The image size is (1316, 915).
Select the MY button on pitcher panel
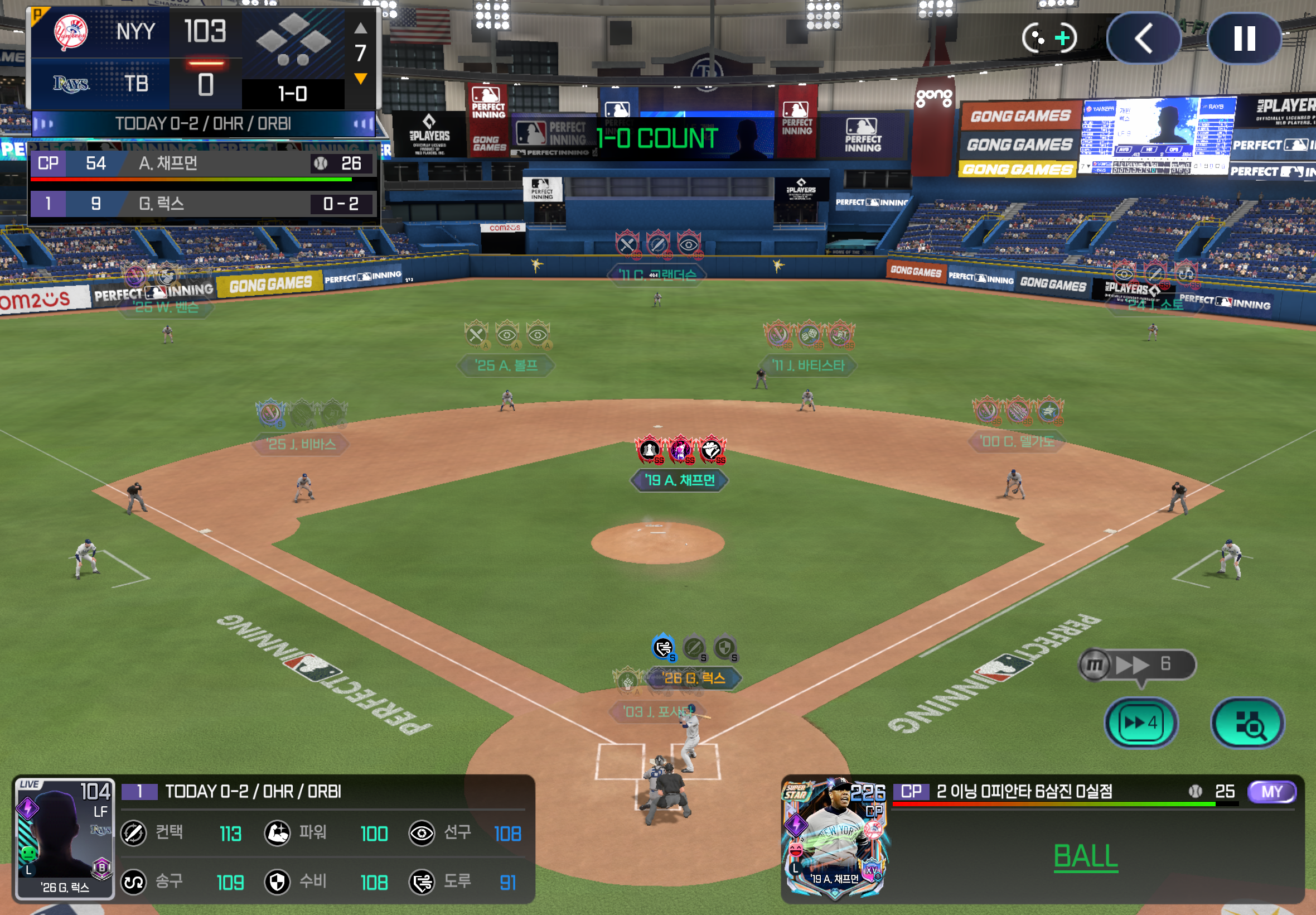point(1271,792)
